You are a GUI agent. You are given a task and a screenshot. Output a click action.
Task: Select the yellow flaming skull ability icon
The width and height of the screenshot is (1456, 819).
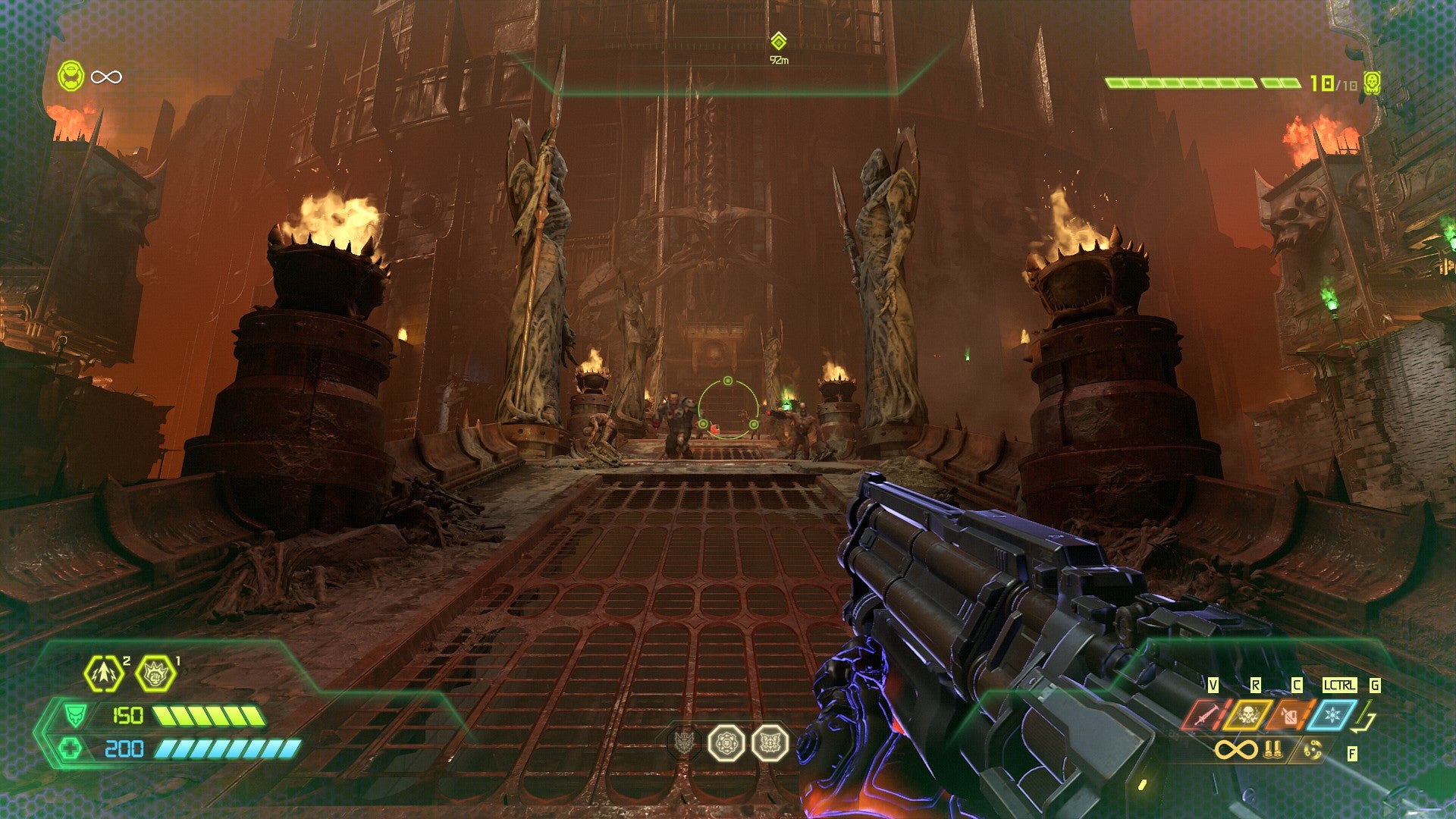pos(1247,714)
